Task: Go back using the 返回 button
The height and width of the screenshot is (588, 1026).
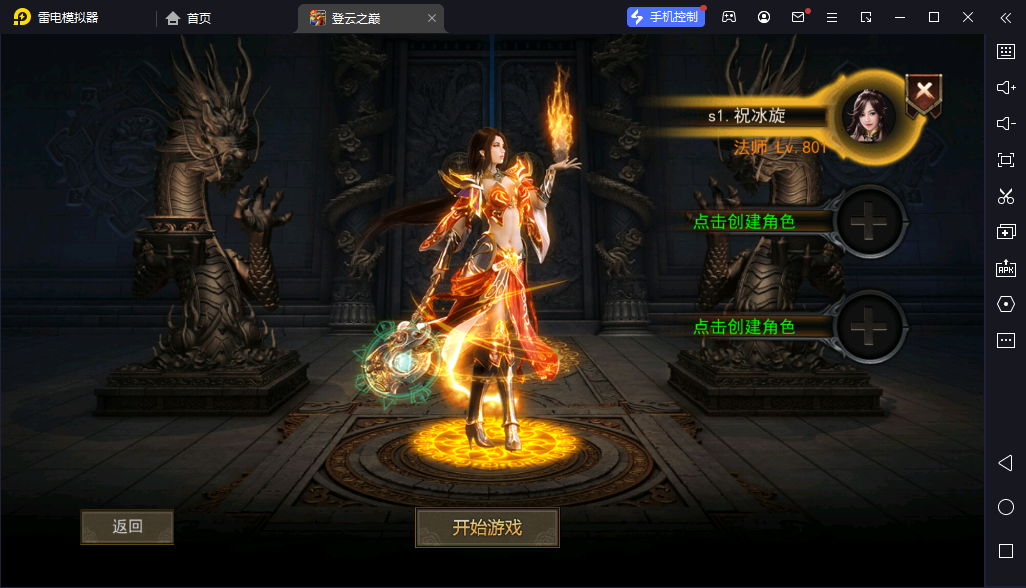Action: click(127, 527)
